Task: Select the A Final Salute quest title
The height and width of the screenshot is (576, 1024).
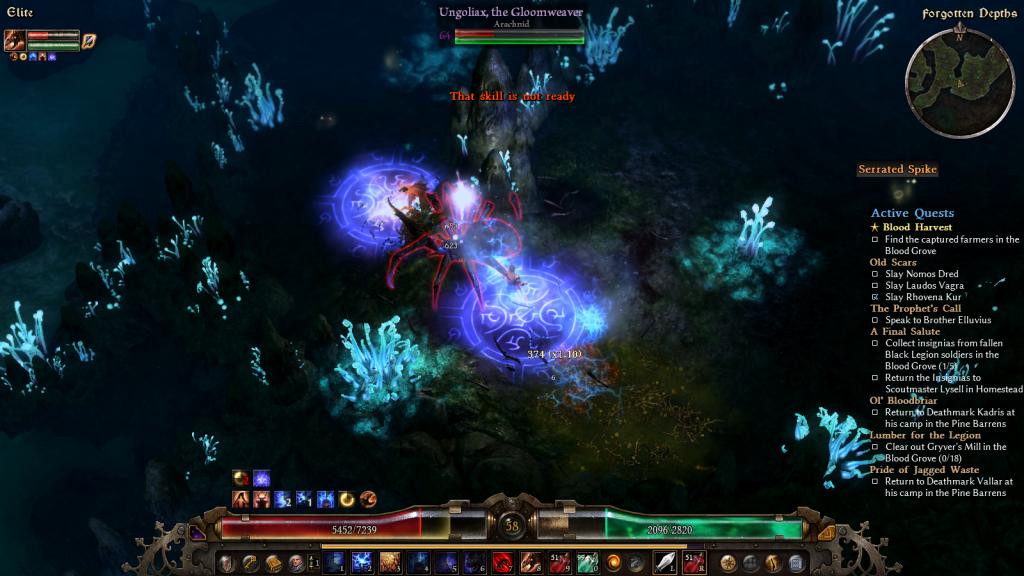Action: 906,331
